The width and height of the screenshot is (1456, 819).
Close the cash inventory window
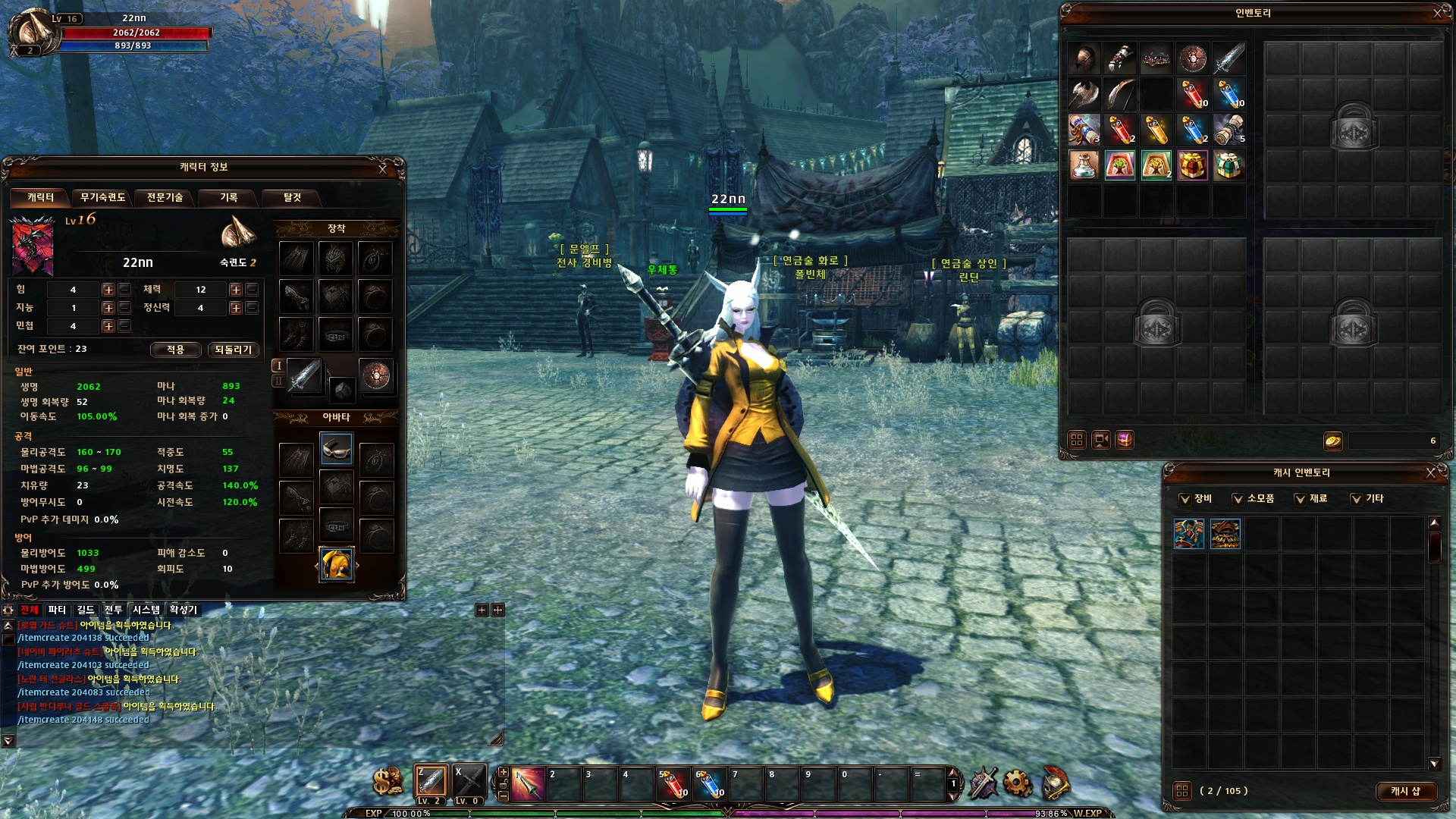point(1431,473)
